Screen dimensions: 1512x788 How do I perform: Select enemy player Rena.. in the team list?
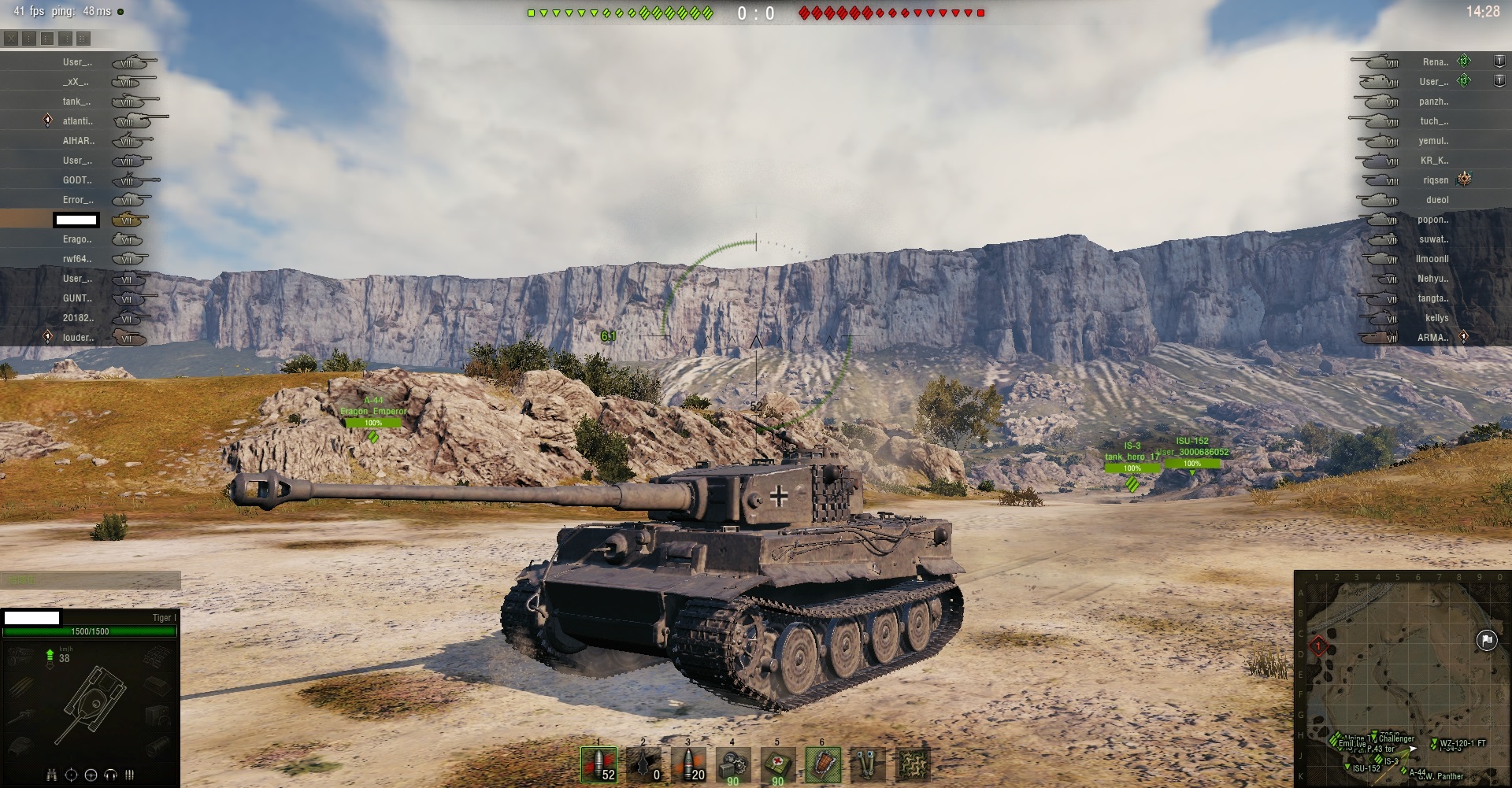(1435, 62)
